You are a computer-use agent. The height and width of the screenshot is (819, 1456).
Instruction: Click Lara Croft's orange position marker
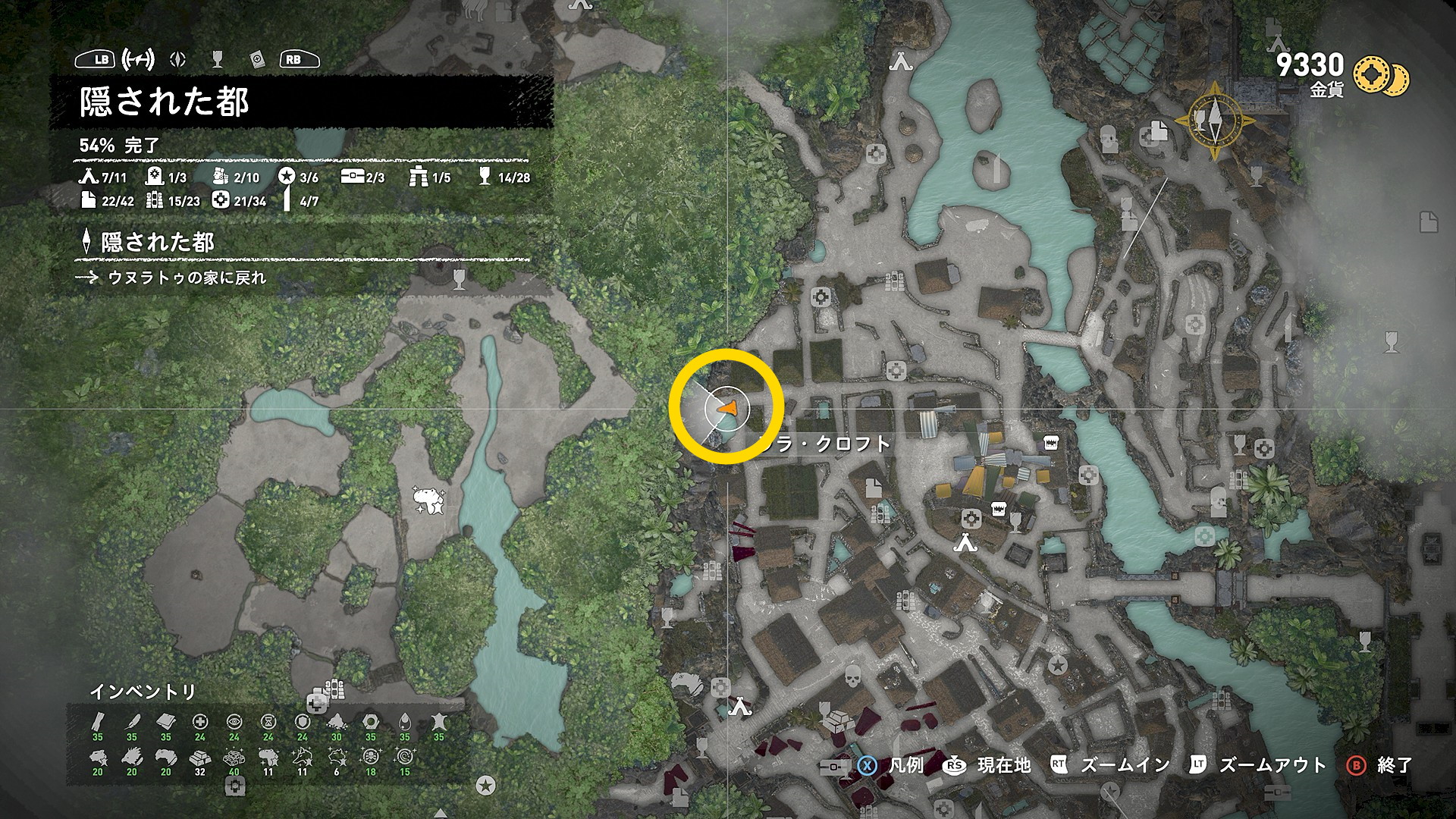point(726,409)
